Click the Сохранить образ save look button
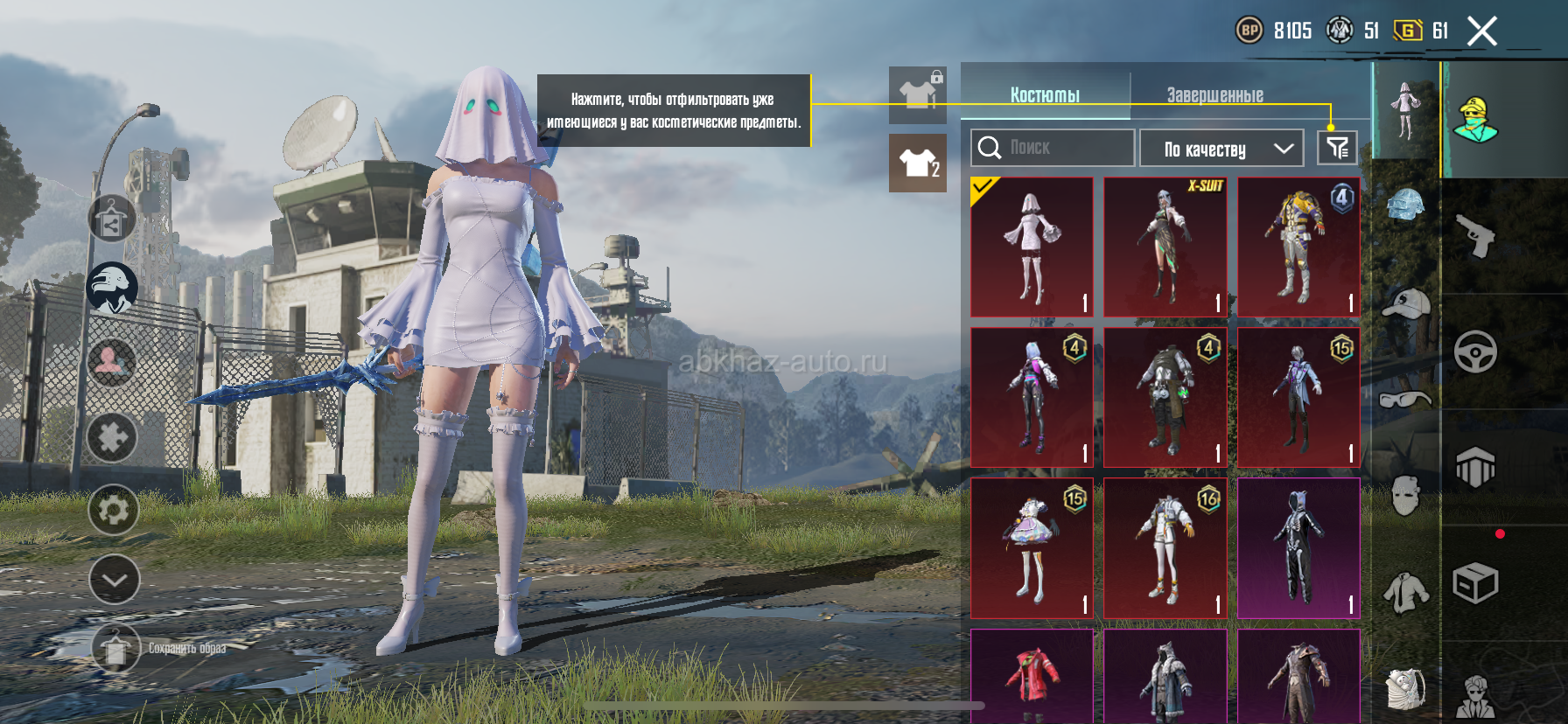 coord(116,649)
